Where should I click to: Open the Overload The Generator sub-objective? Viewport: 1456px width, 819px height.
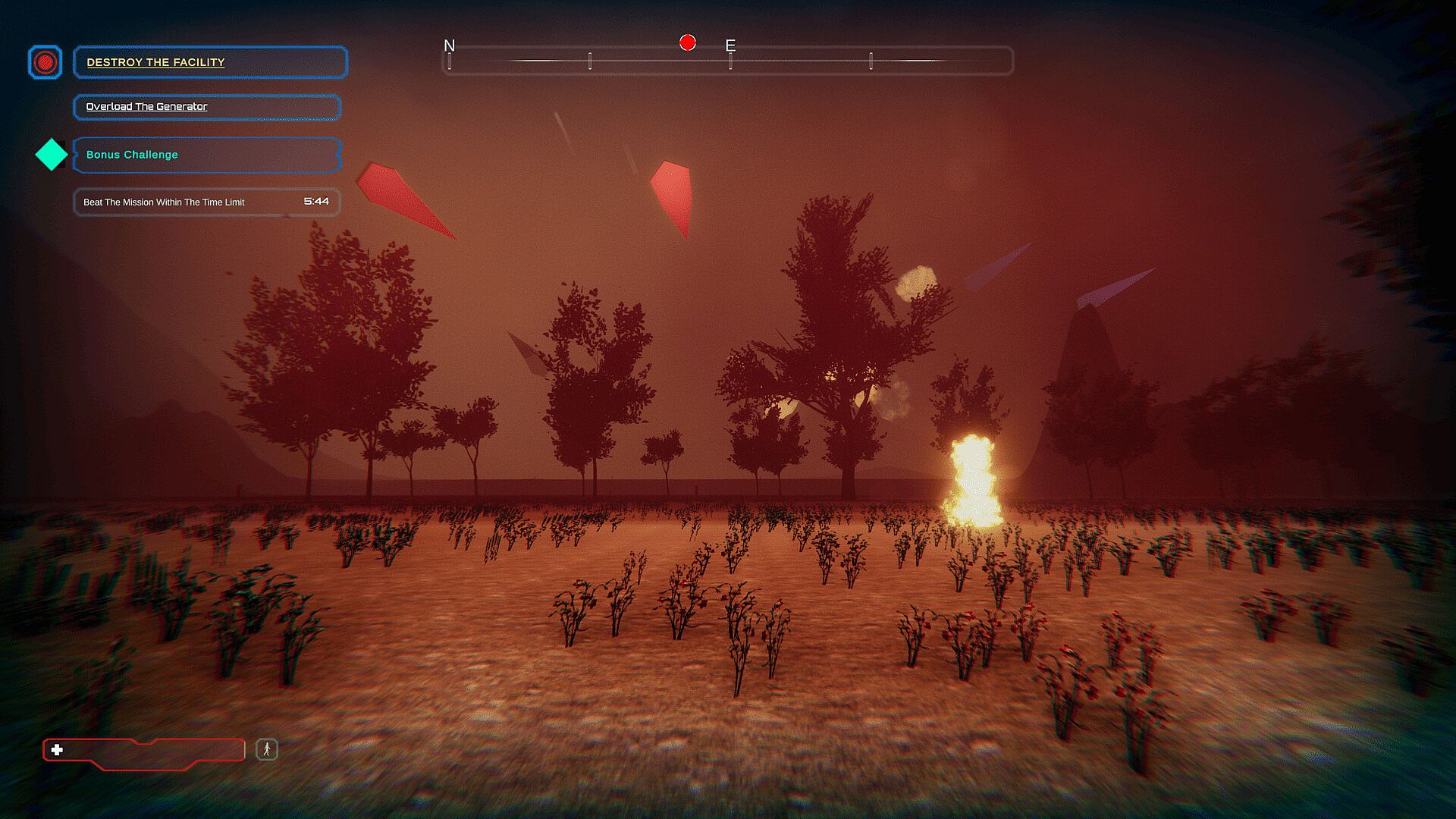[206, 107]
